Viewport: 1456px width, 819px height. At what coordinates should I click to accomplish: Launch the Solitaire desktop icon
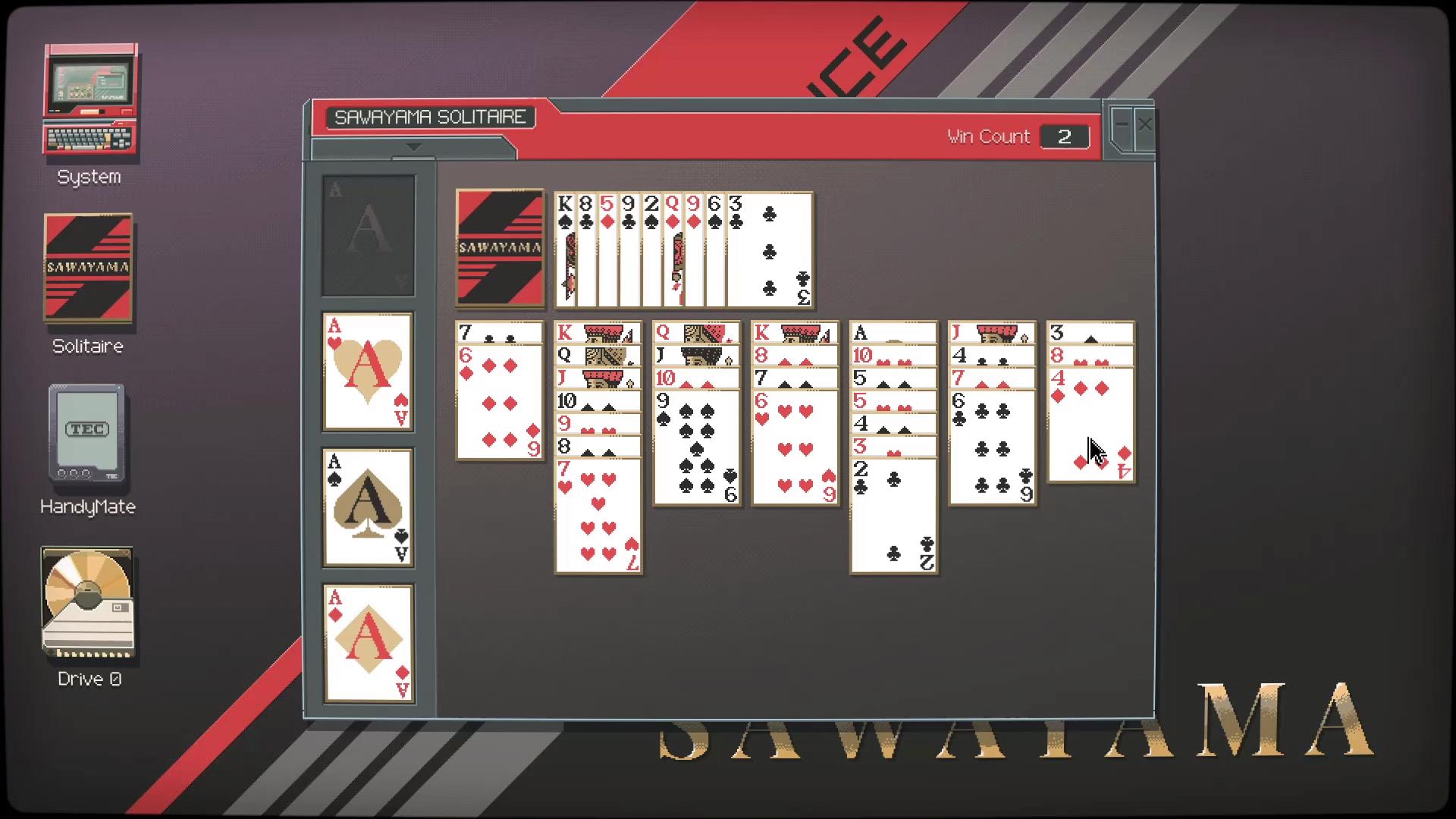pyautogui.click(x=88, y=268)
